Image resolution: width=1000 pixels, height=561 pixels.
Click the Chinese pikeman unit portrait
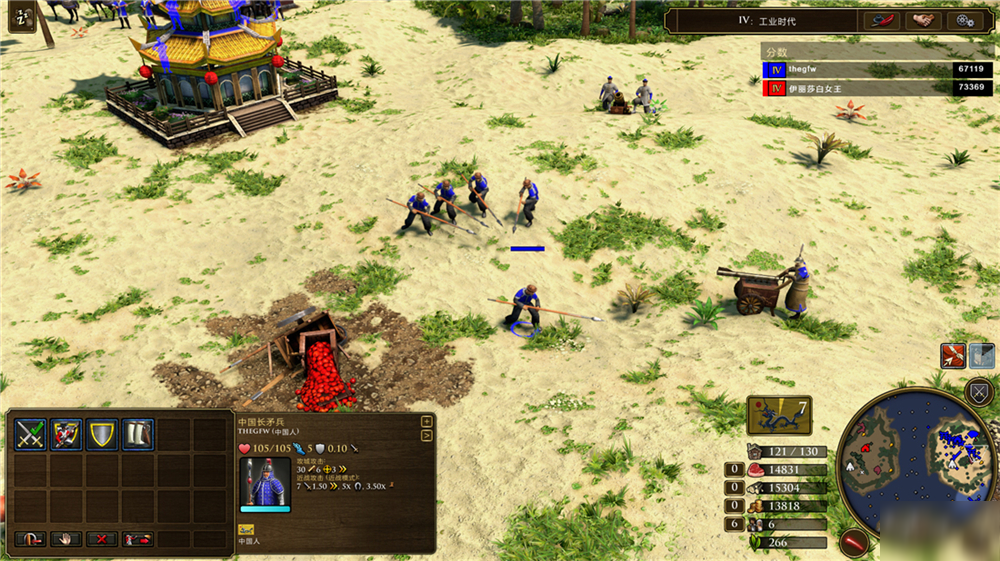[x=265, y=484]
